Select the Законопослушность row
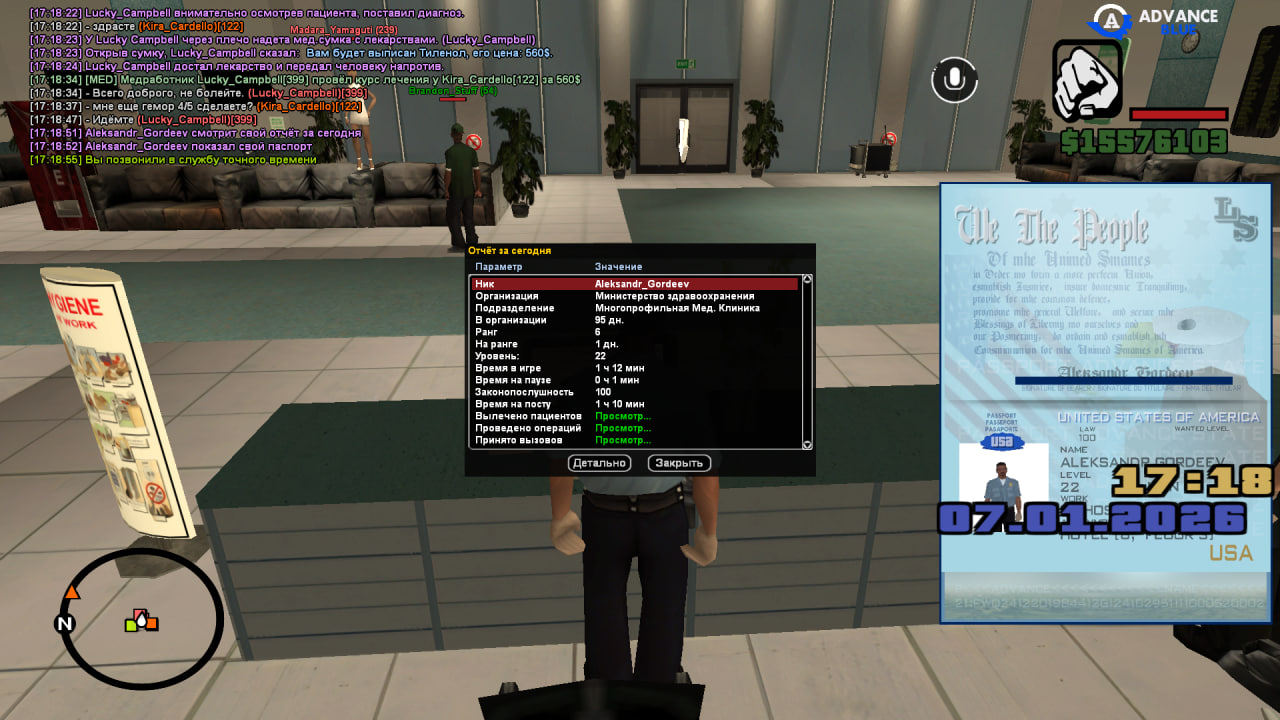Image resolution: width=1280 pixels, height=720 pixels. pyautogui.click(x=635, y=392)
